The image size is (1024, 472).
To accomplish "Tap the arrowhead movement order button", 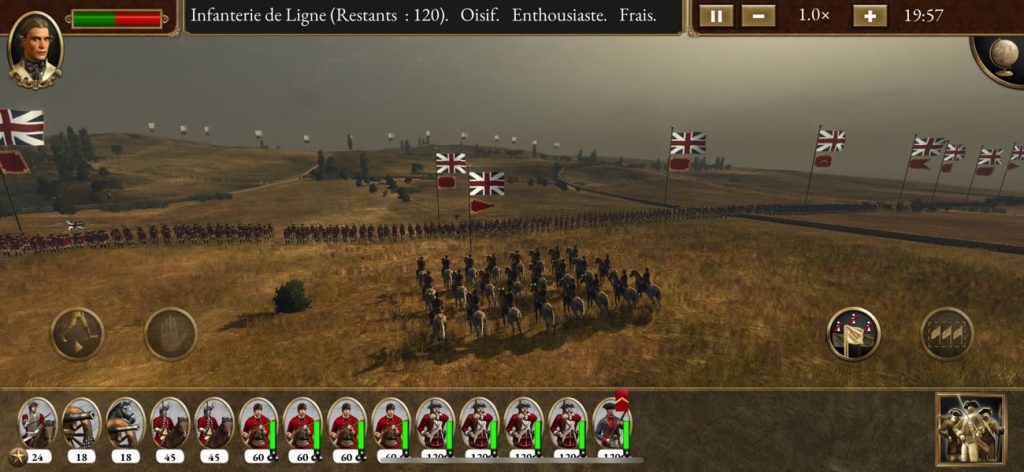I will click(x=77, y=333).
